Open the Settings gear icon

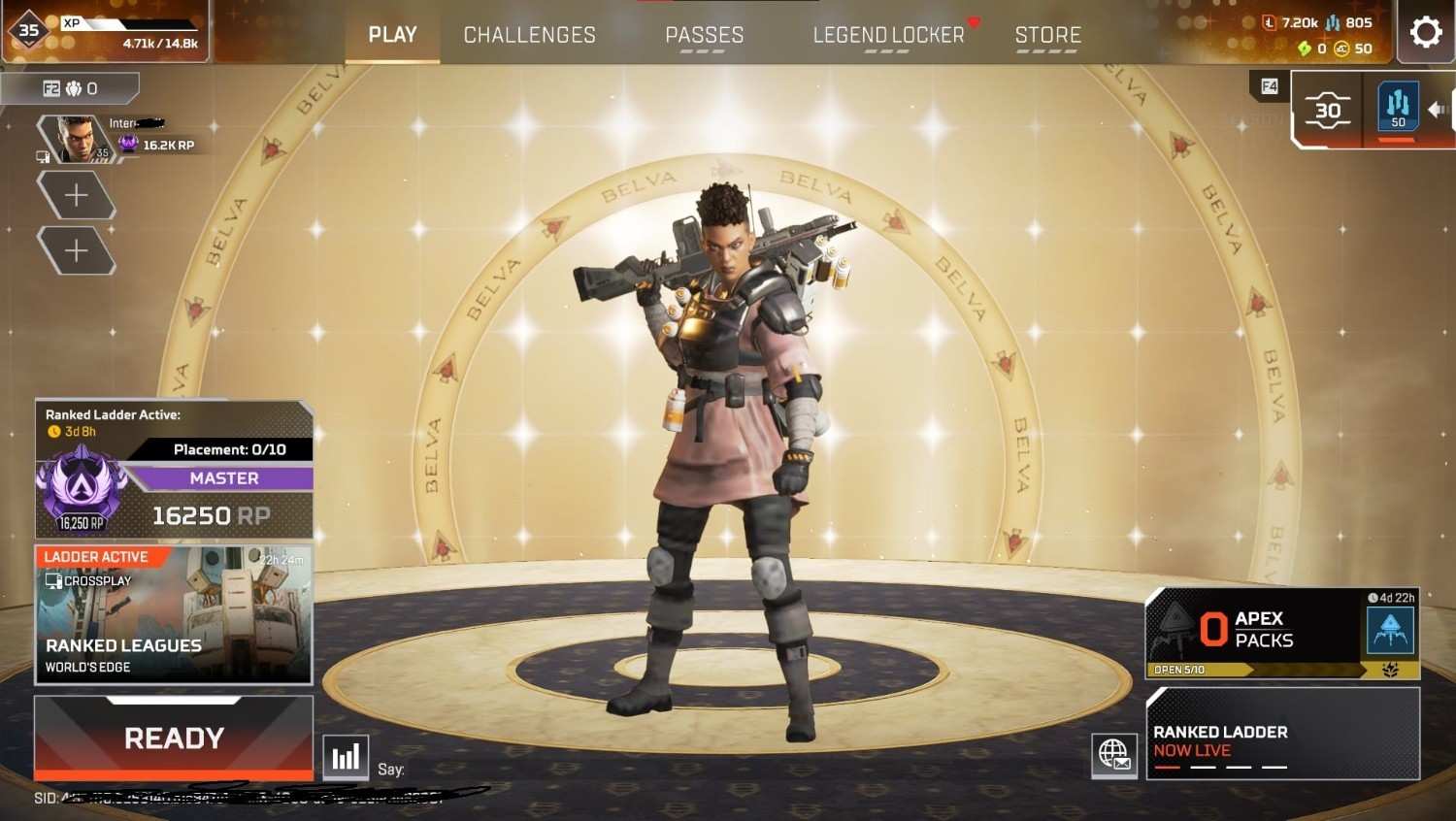coord(1424,31)
